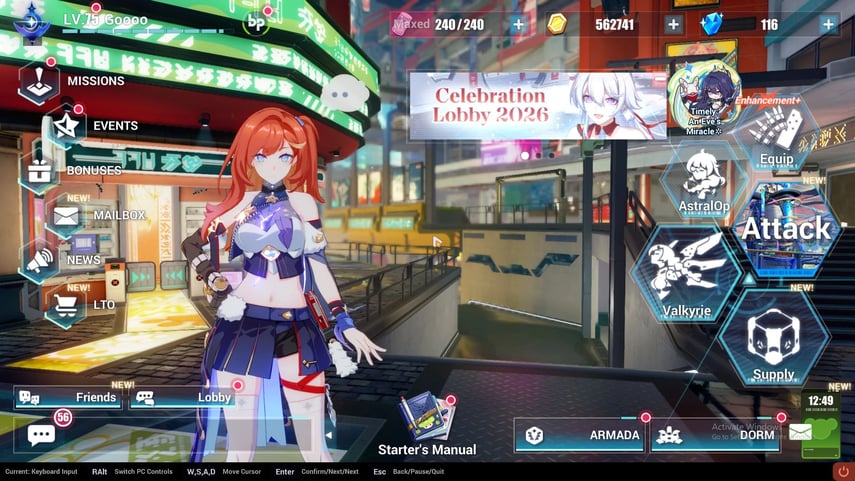
Task: Open the AstralOp hexagon
Action: point(705,178)
